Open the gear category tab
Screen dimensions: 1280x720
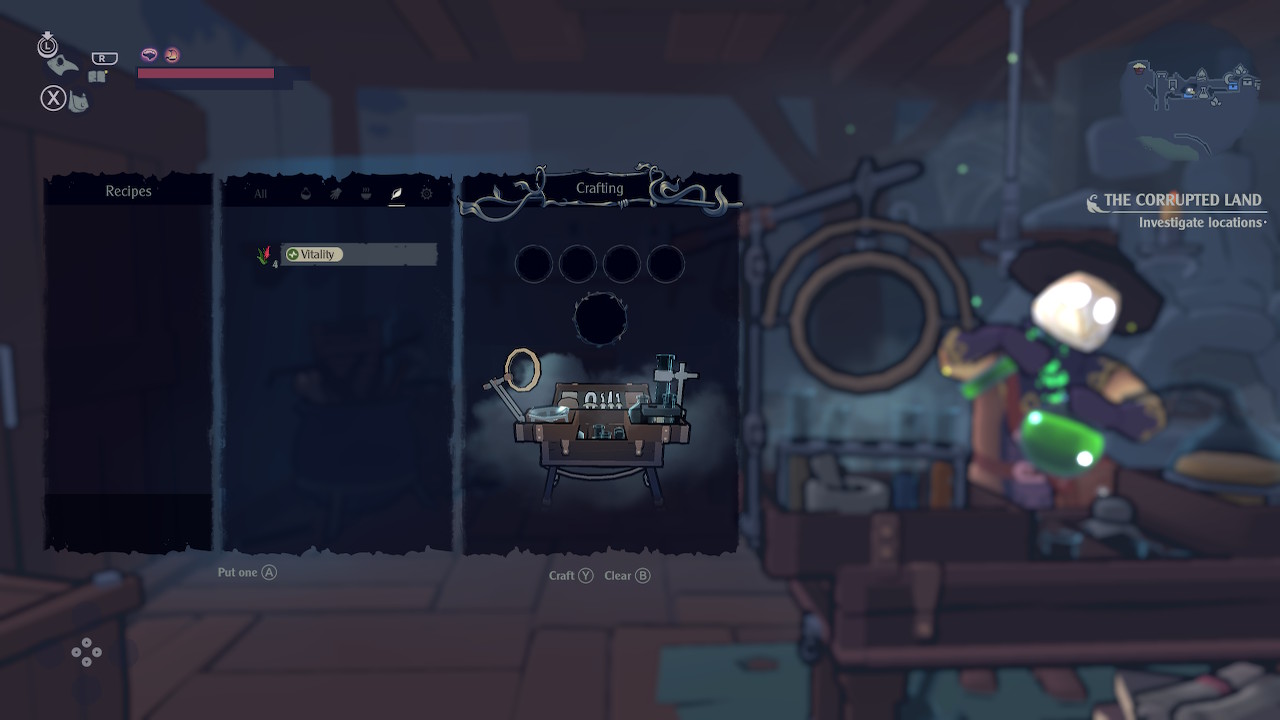(427, 194)
